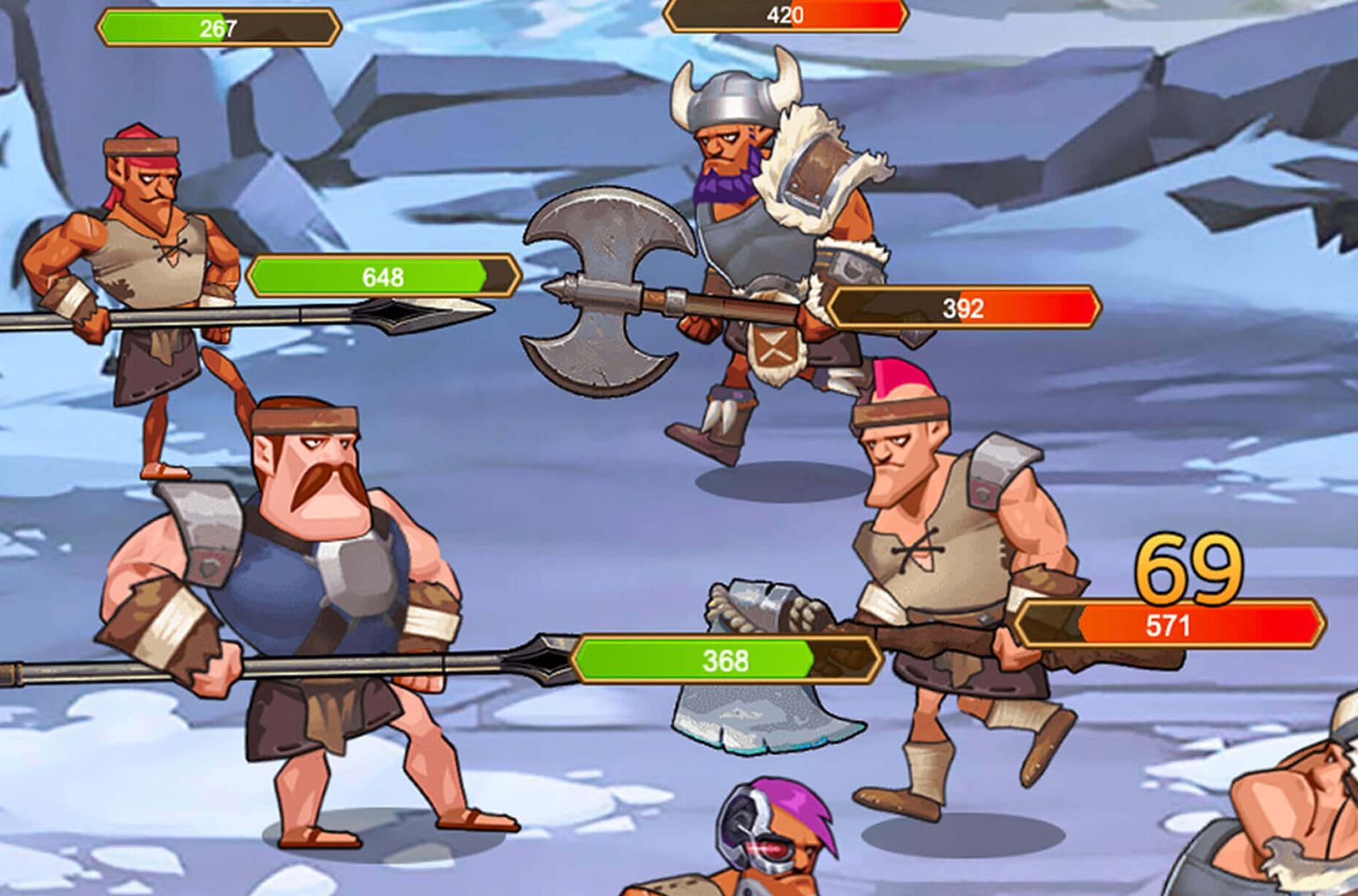
Task: Click the purple beard of the viking
Action: (723, 187)
